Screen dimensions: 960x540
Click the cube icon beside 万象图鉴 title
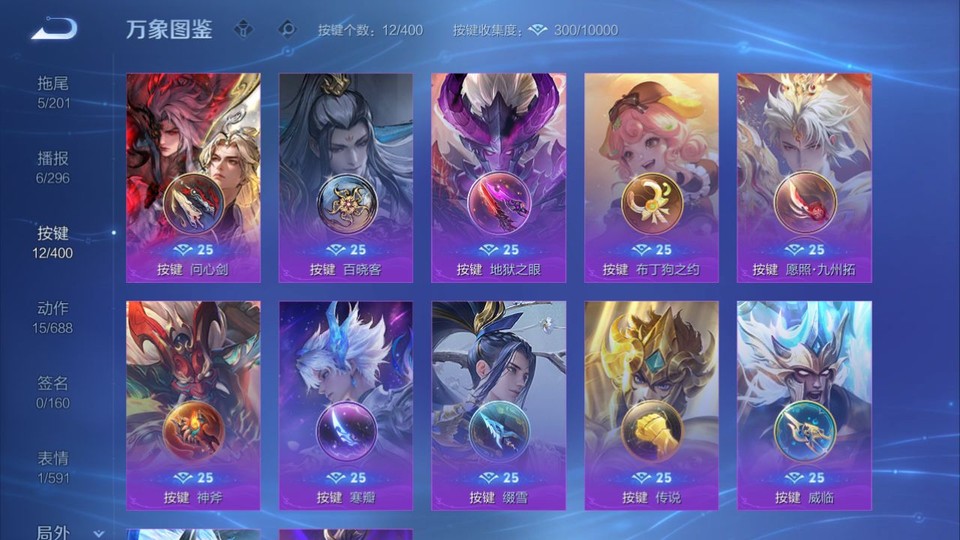pyautogui.click(x=243, y=29)
